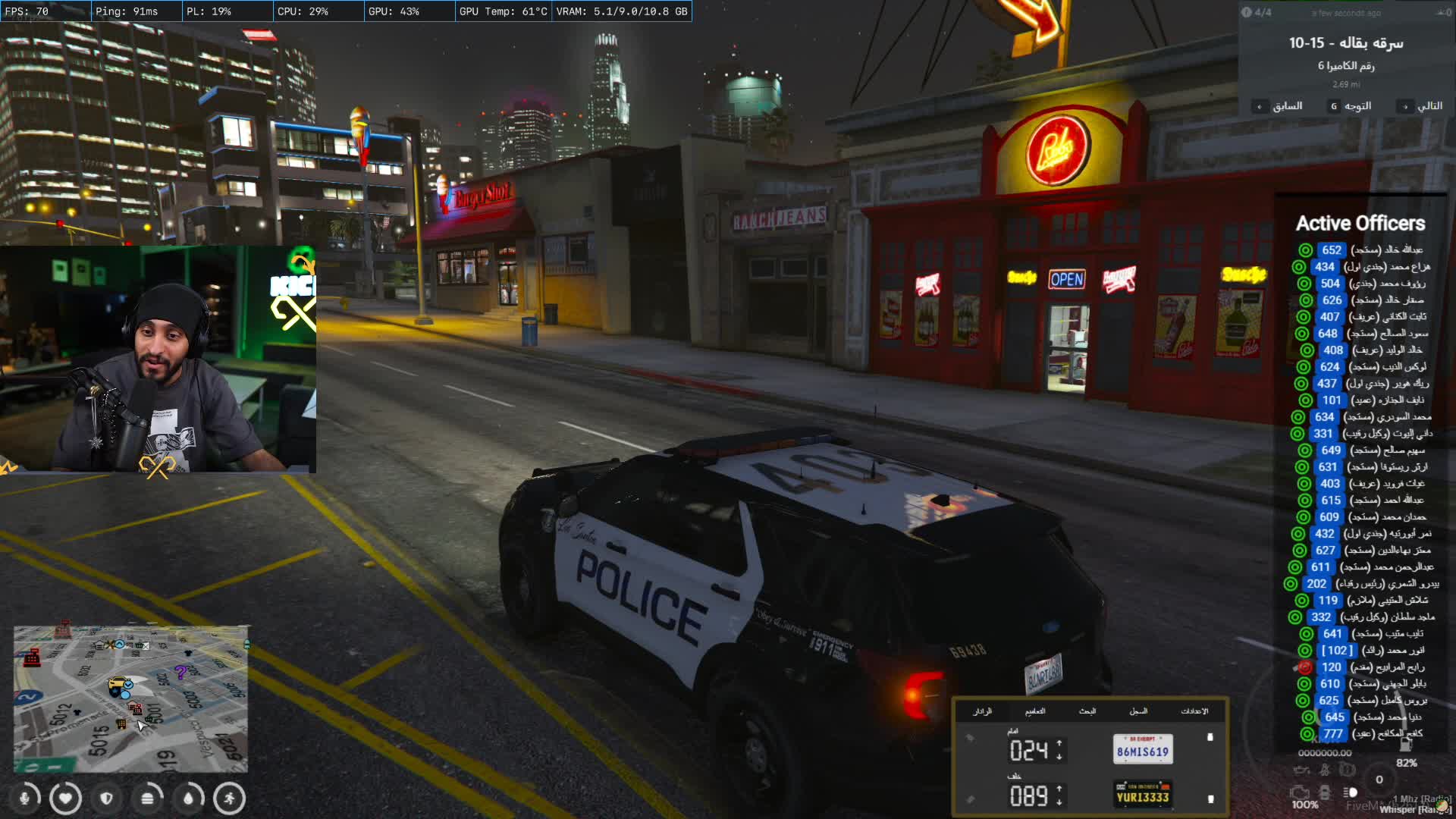Select the front plate 86MIS619
This screenshot has width=1456, height=819.
pyautogui.click(x=1142, y=750)
